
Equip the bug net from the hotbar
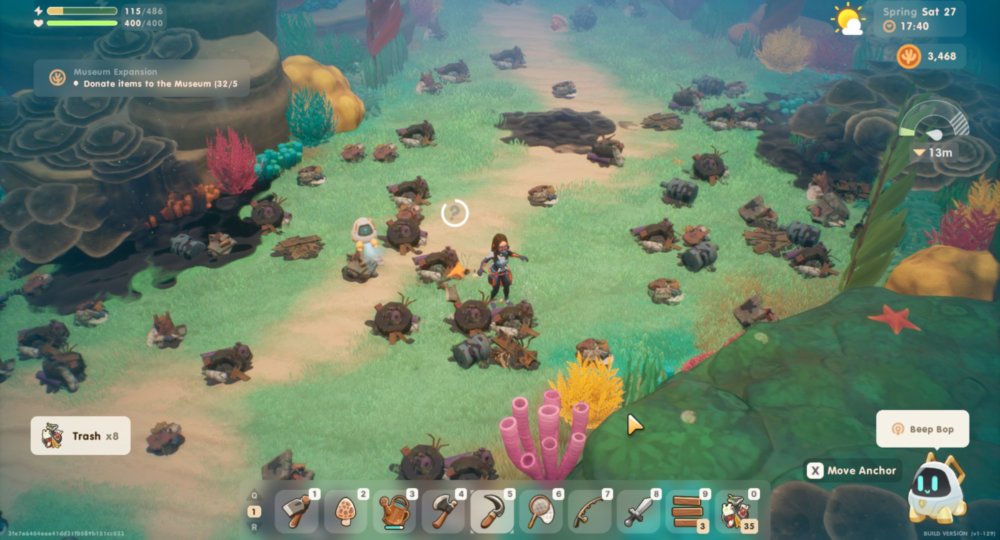pyautogui.click(x=541, y=512)
